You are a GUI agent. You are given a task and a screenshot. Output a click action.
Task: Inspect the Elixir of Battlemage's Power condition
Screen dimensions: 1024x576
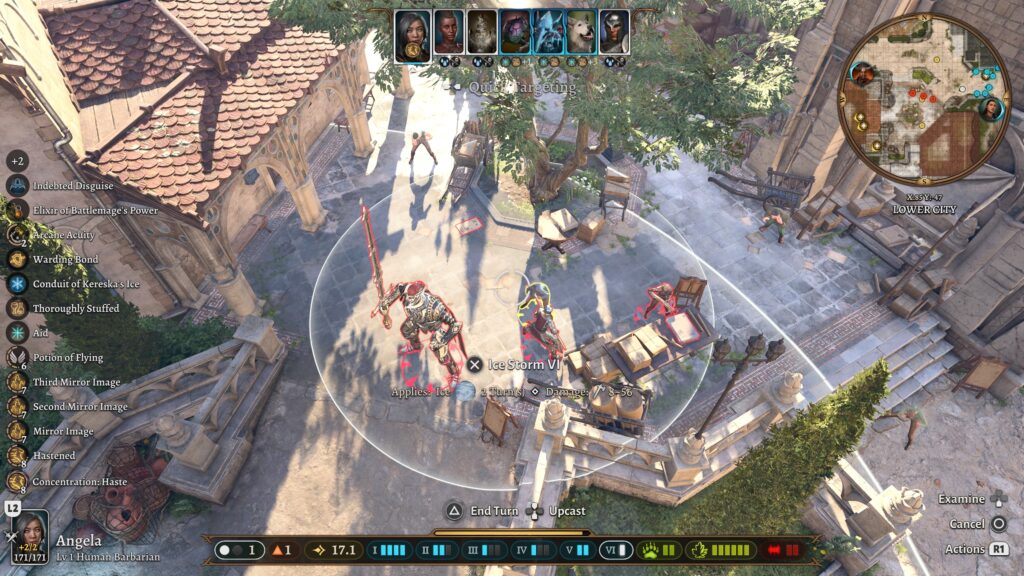(17, 210)
